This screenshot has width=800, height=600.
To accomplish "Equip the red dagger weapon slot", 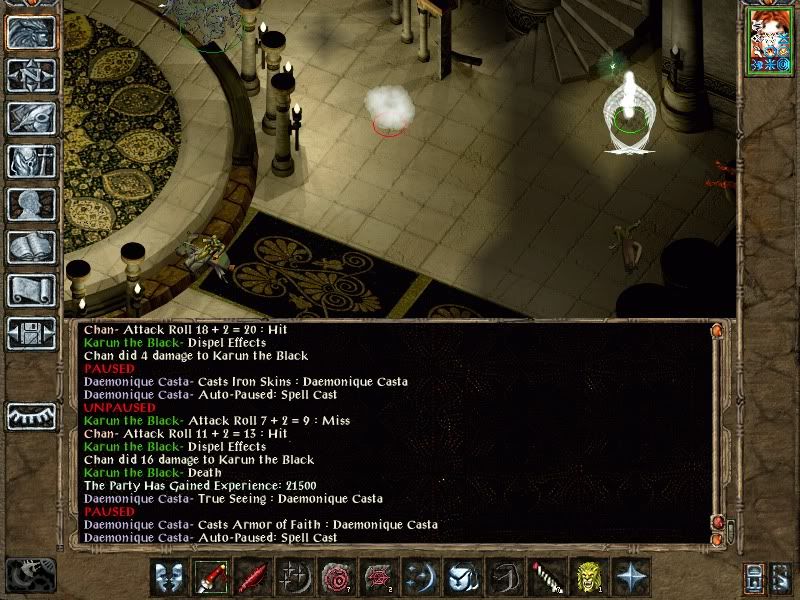I will (x=211, y=577).
